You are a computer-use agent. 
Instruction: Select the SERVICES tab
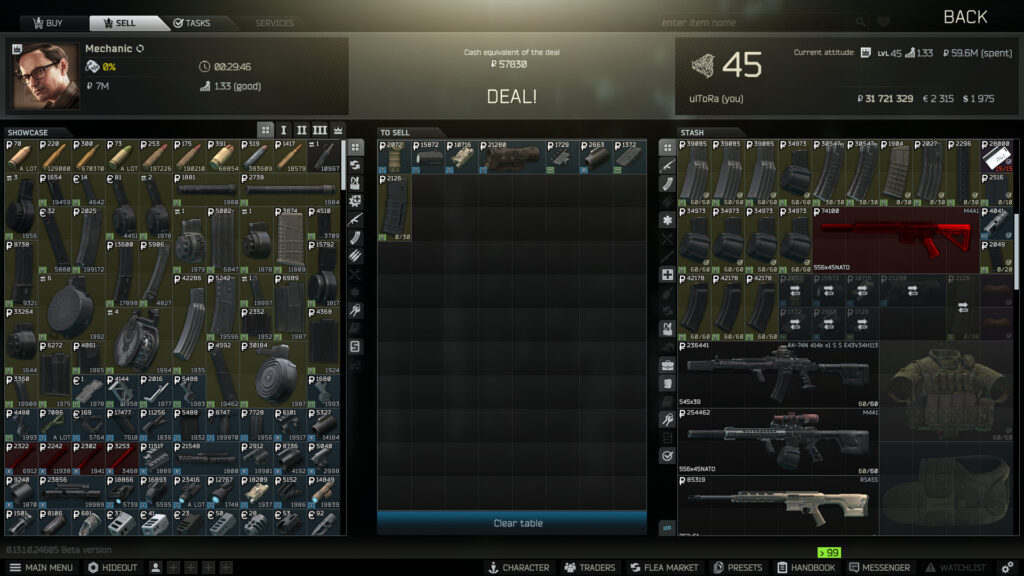(274, 23)
